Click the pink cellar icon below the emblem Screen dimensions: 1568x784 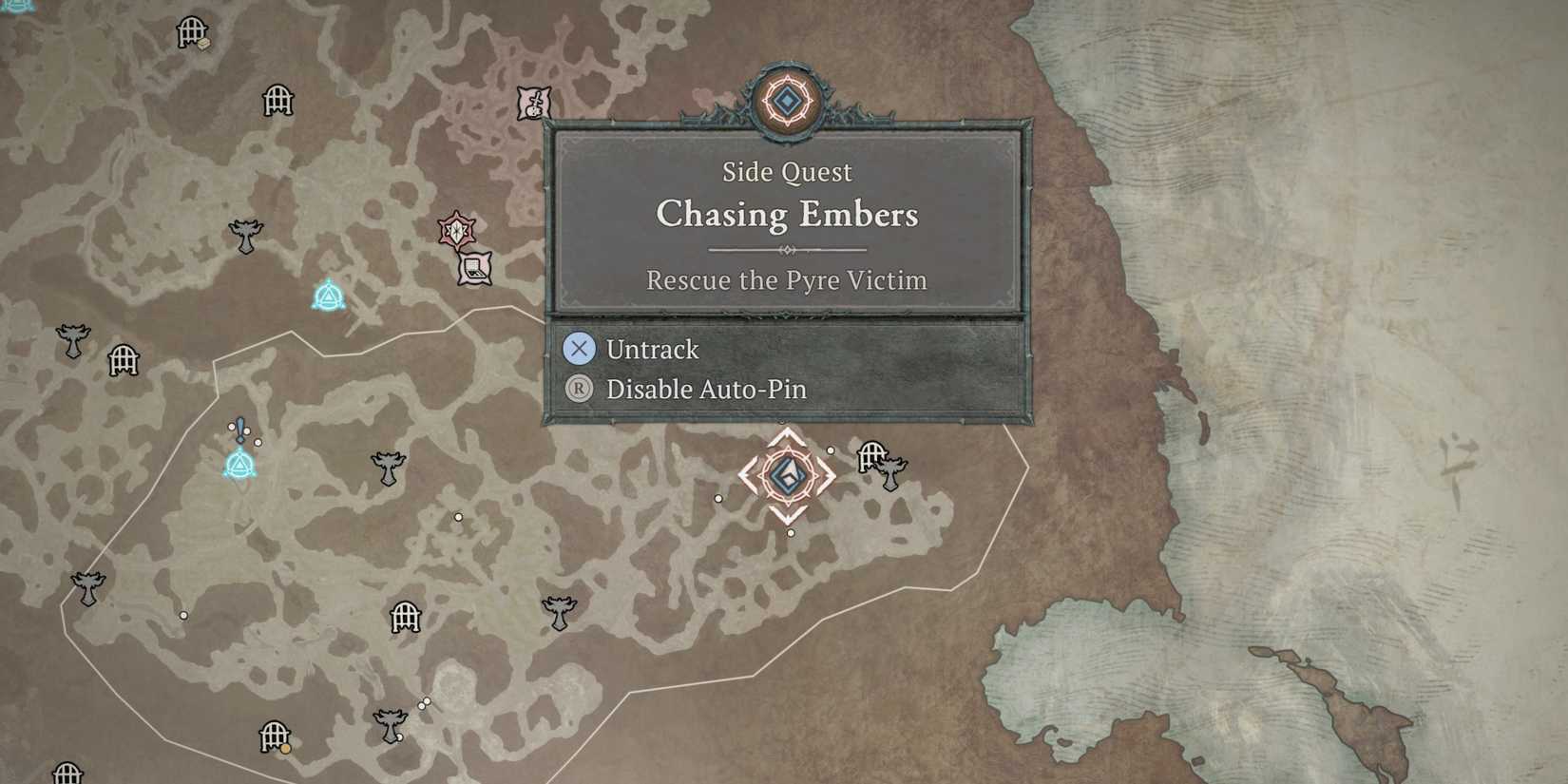[474, 269]
